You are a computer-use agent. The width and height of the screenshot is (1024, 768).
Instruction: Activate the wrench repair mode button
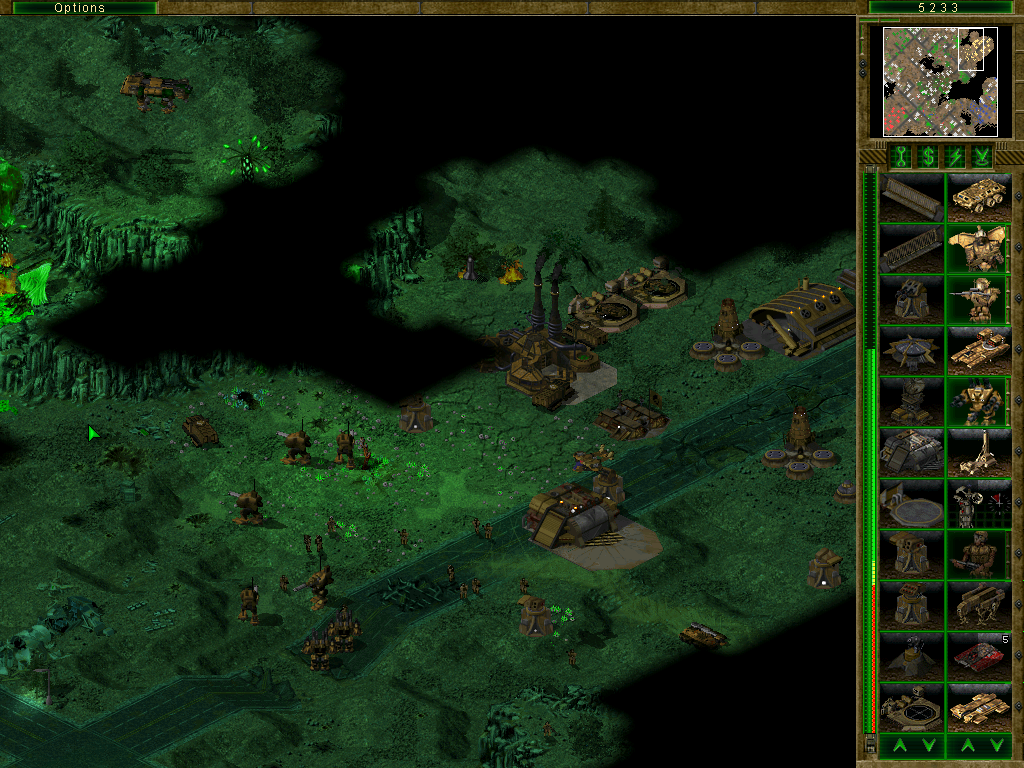point(901,156)
